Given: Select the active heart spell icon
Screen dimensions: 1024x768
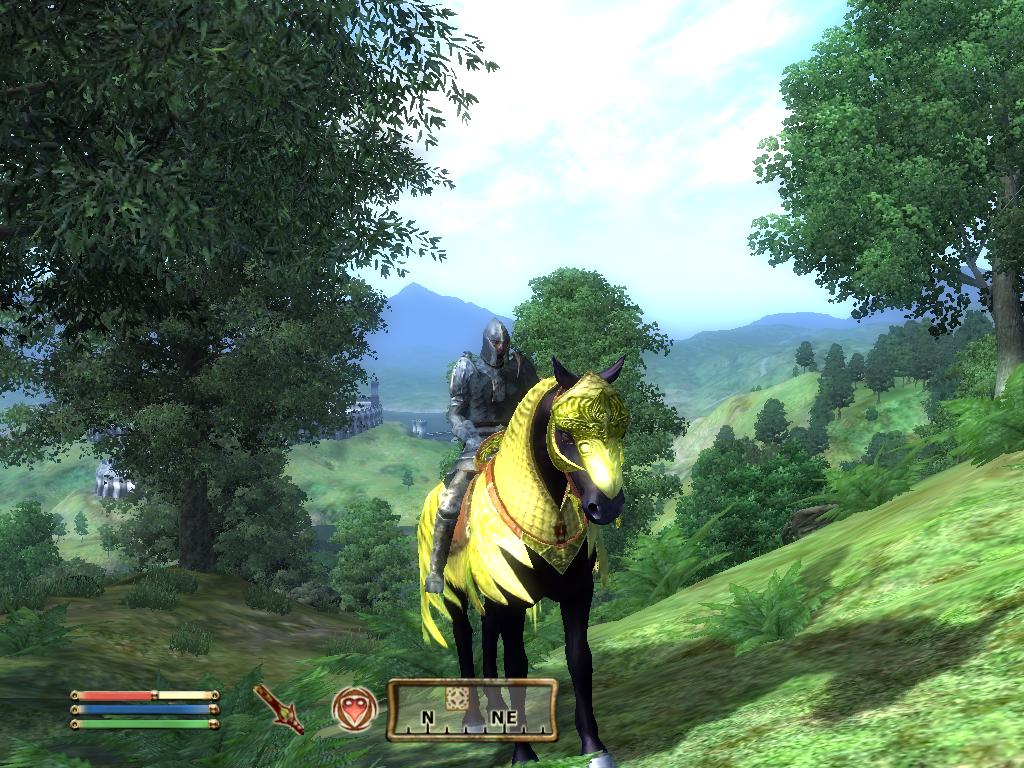Looking at the screenshot, I should [x=354, y=708].
